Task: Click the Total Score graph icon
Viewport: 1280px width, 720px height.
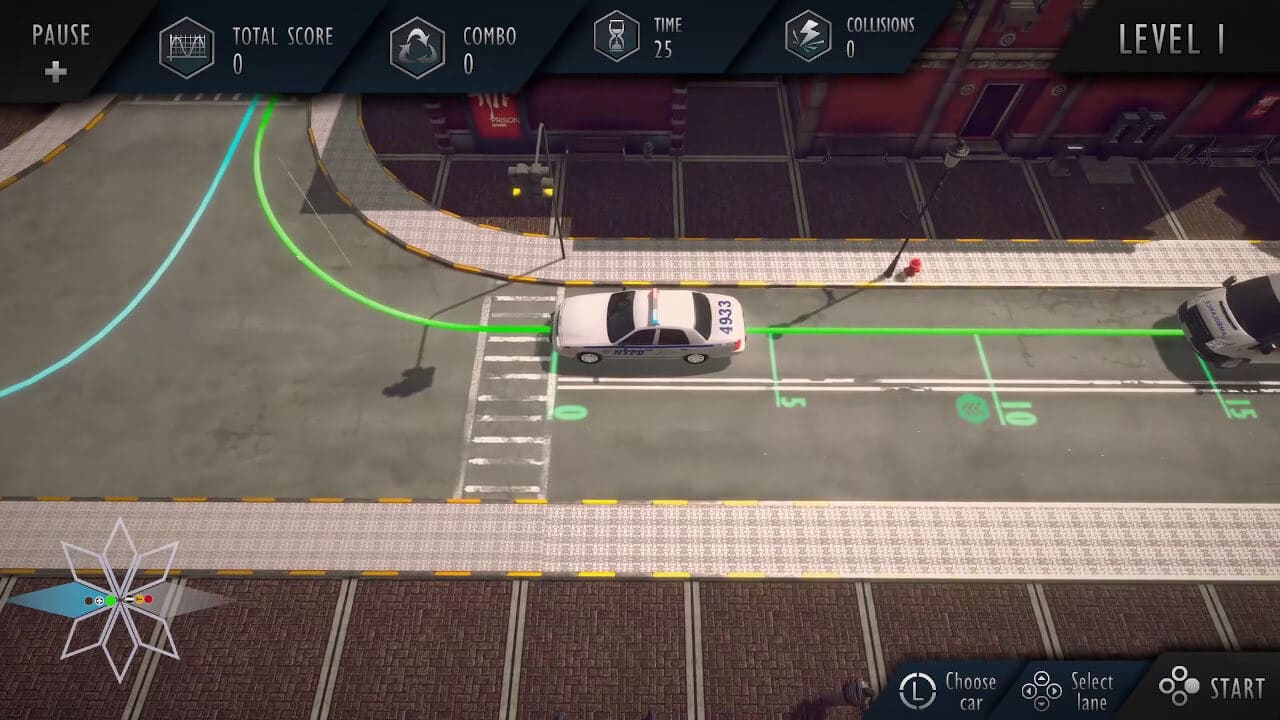Action: pyautogui.click(x=185, y=46)
